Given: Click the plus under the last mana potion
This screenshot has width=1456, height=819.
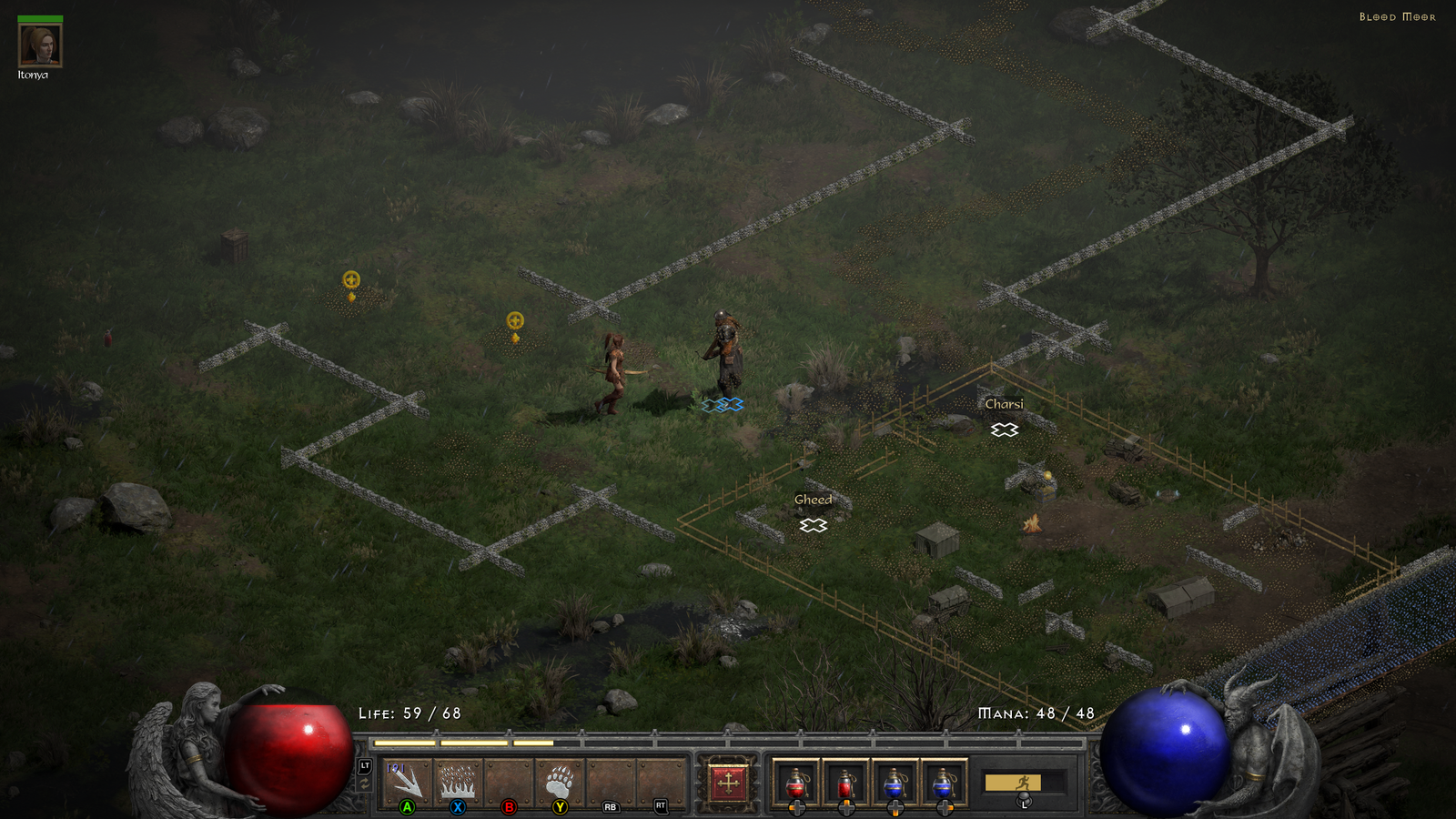Looking at the screenshot, I should [945, 806].
